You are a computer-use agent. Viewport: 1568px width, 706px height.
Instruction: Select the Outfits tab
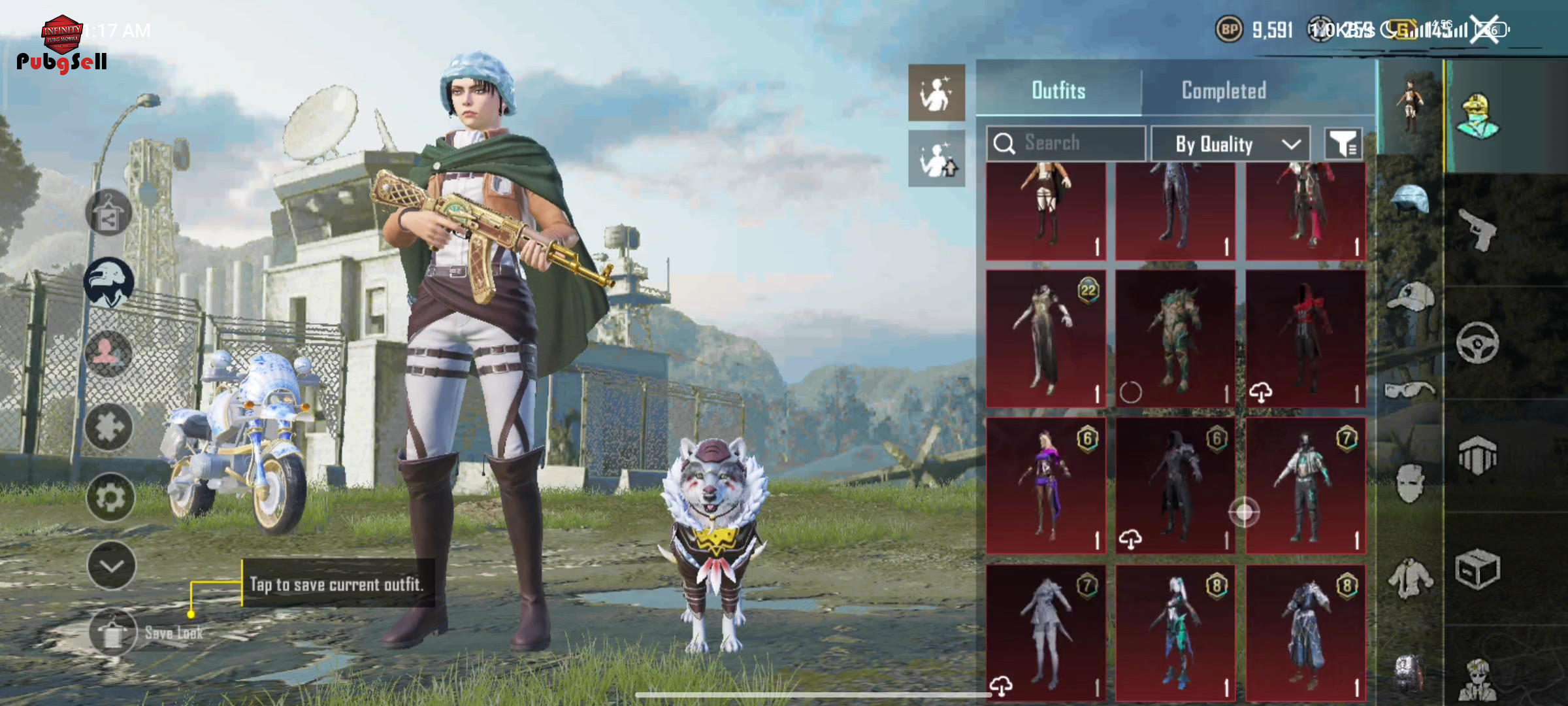[x=1058, y=90]
